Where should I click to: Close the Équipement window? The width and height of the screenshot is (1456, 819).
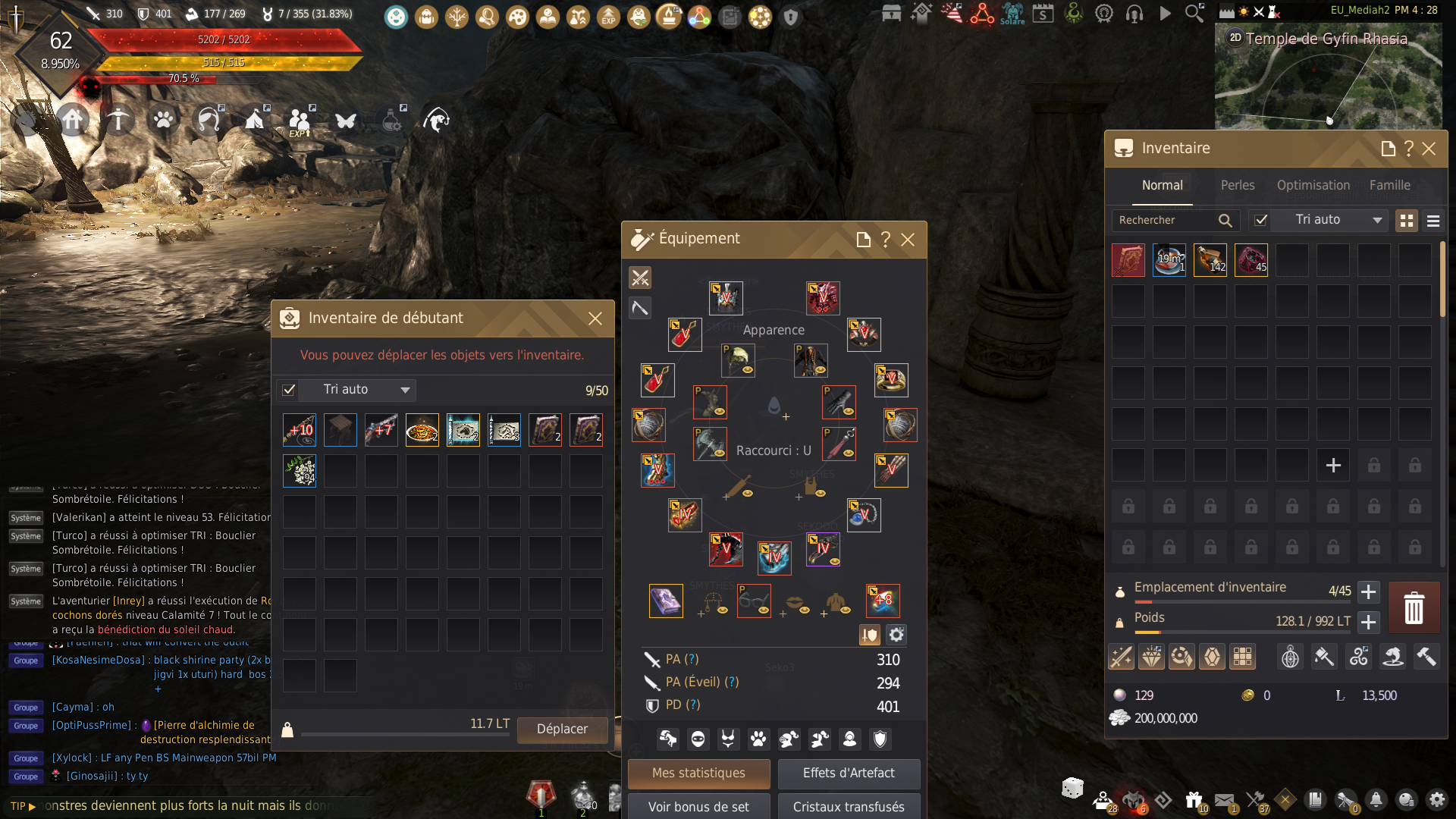coord(908,240)
